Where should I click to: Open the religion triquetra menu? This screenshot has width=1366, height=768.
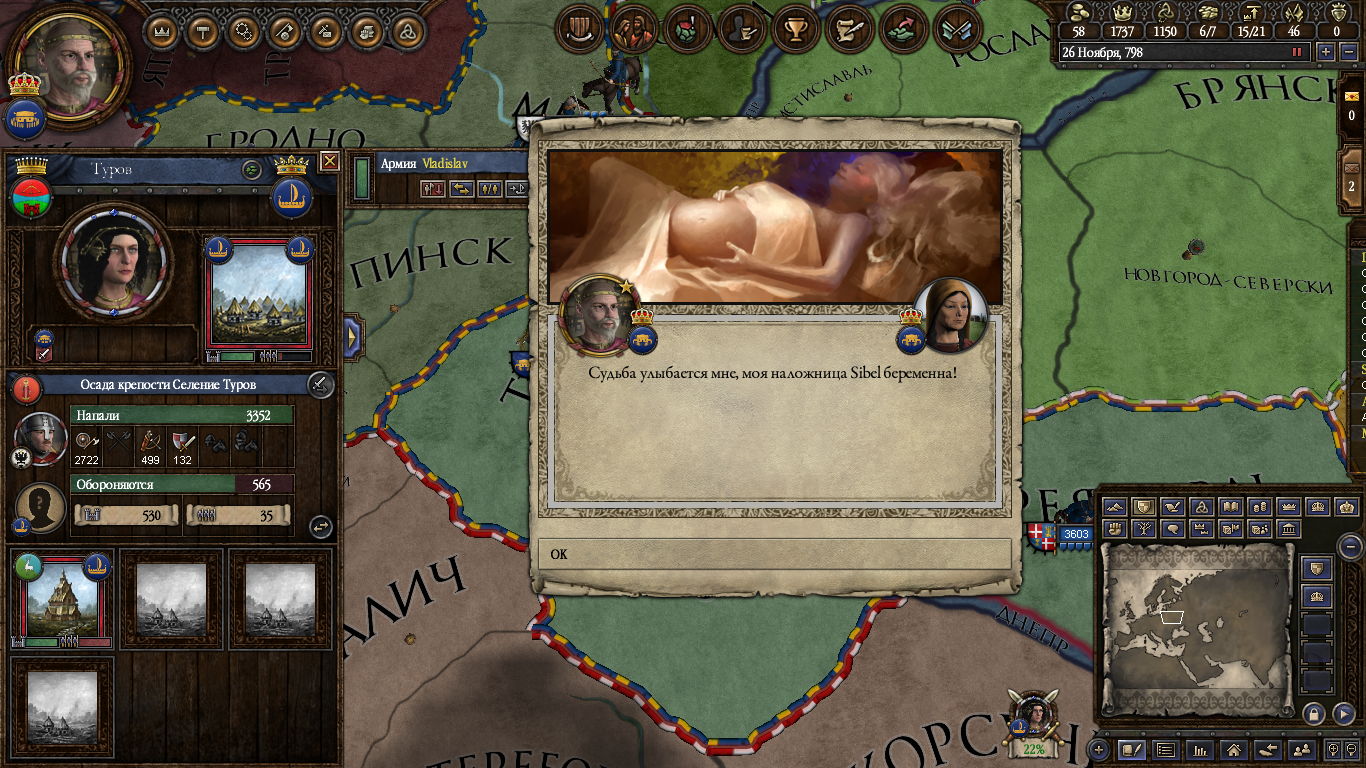pyautogui.click(x=408, y=31)
